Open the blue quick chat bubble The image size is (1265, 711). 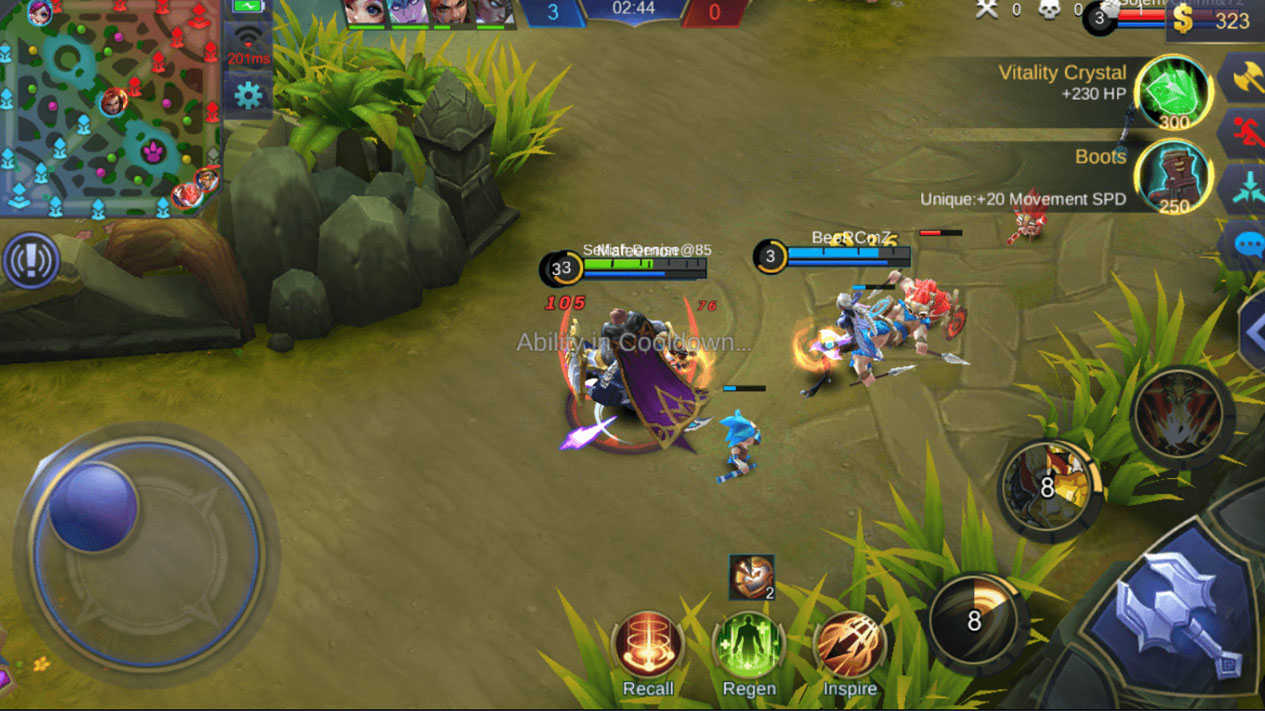(x=1246, y=244)
